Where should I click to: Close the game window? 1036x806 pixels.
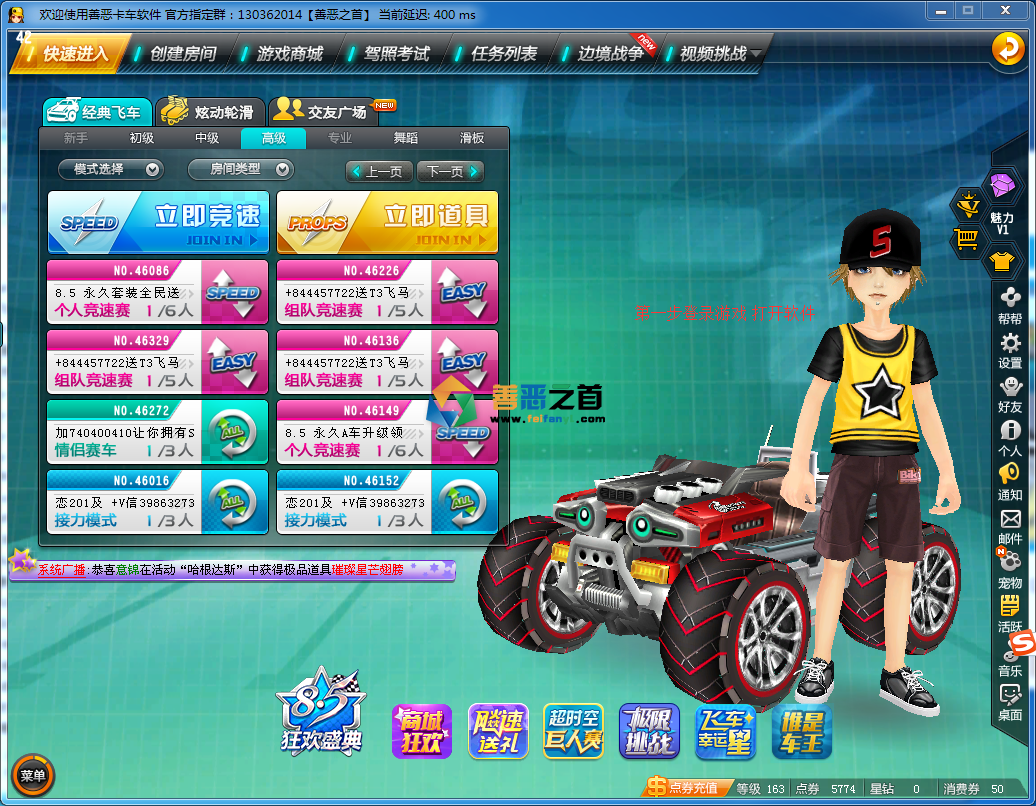coord(1007,10)
